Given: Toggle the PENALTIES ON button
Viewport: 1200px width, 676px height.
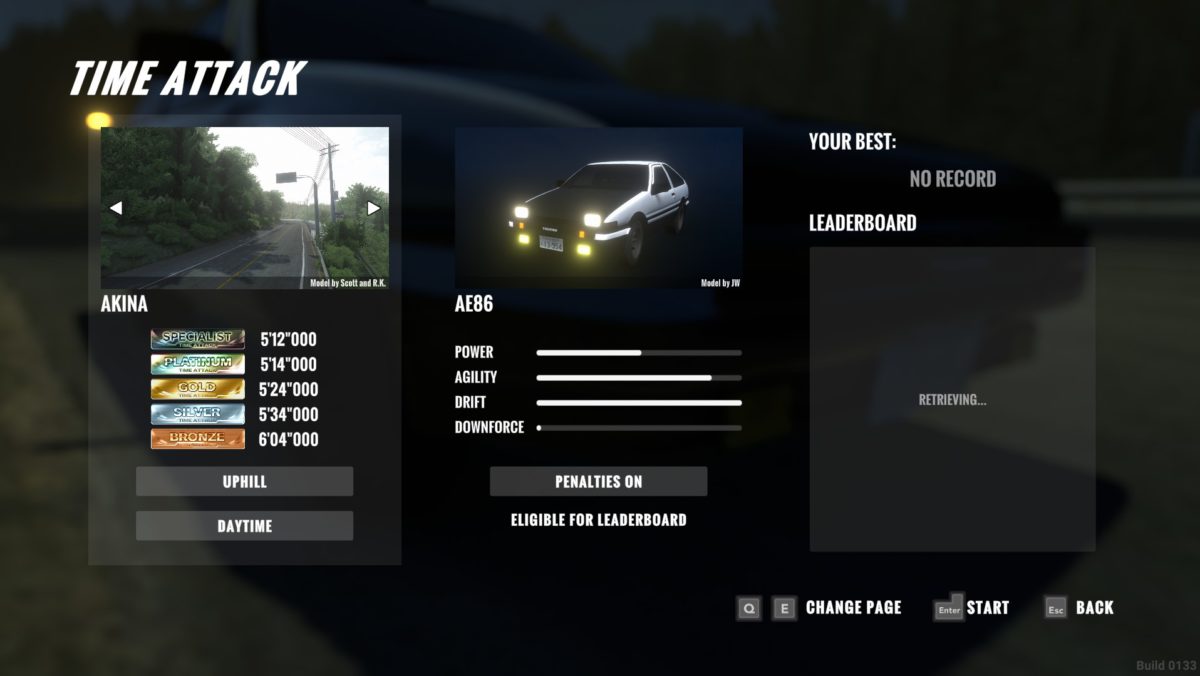Looking at the screenshot, I should pos(598,481).
